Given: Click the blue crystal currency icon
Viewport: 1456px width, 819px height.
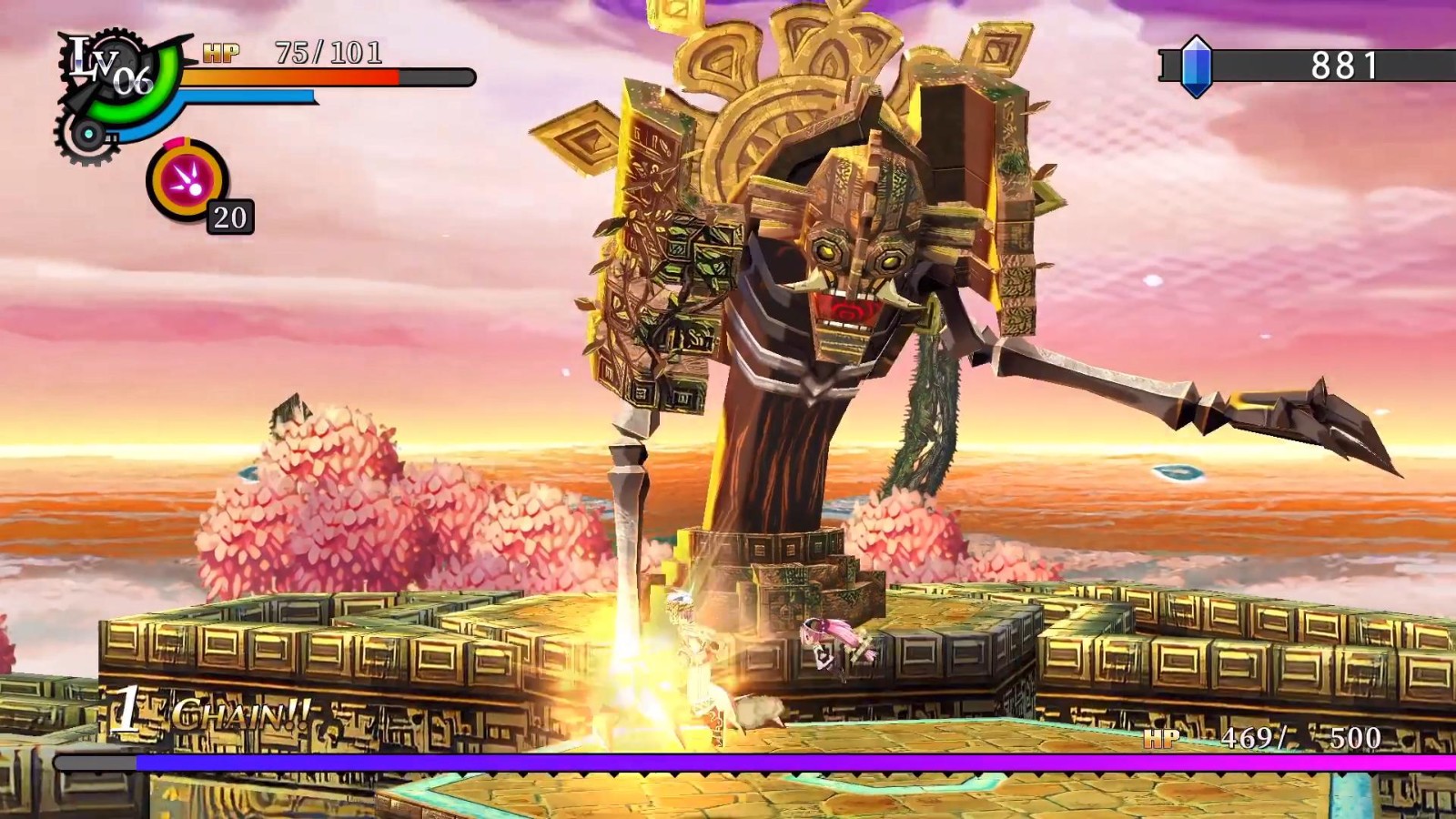Looking at the screenshot, I should click(1196, 66).
